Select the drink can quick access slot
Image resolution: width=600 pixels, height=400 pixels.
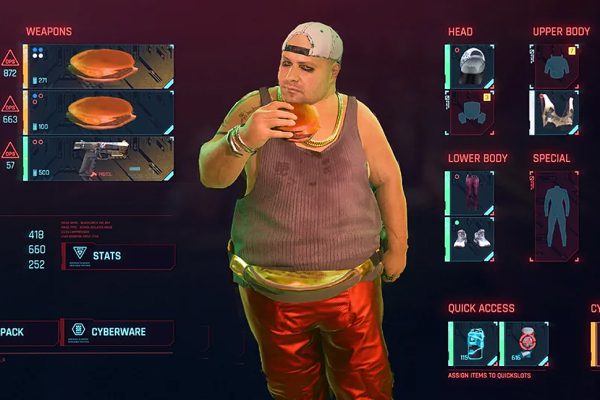point(472,343)
